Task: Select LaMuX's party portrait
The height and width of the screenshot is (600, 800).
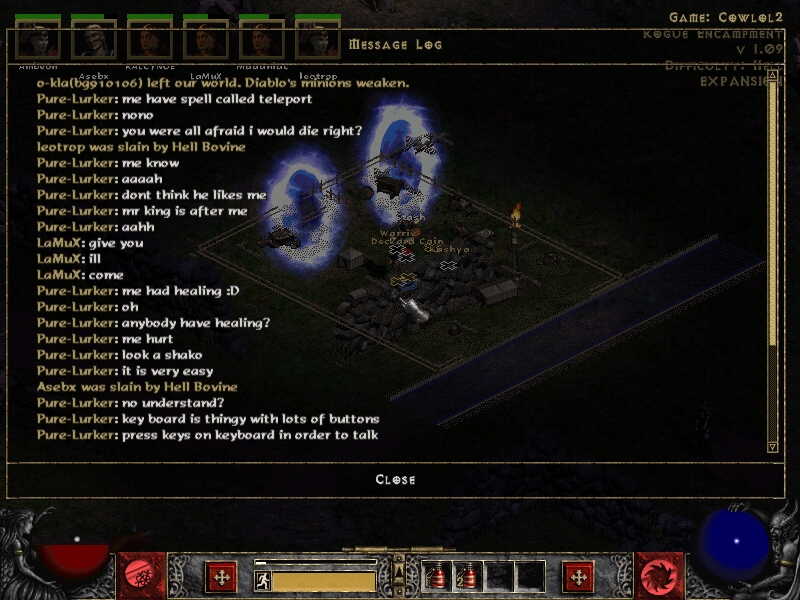Action: tap(206, 40)
